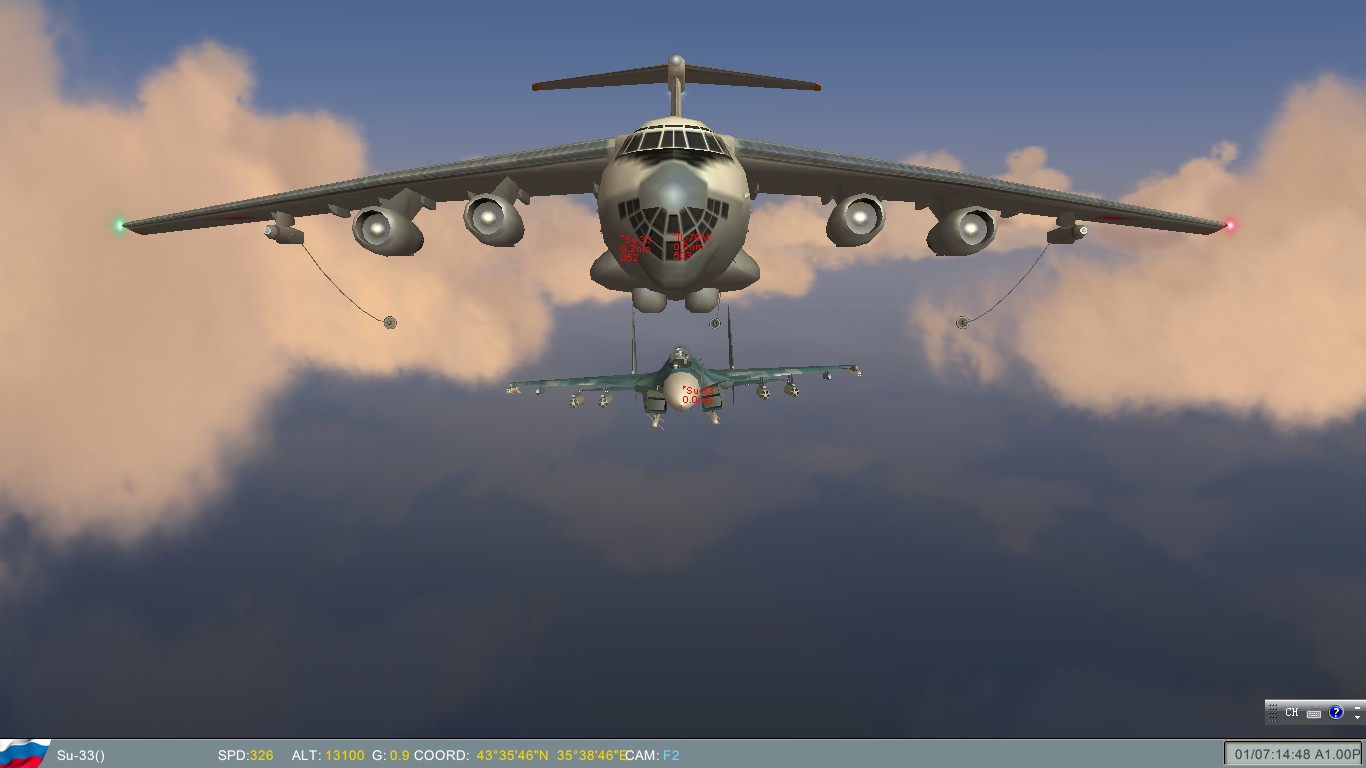This screenshot has height=768, width=1366.
Task: Click the blue question mark help icon
Action: tap(1337, 712)
